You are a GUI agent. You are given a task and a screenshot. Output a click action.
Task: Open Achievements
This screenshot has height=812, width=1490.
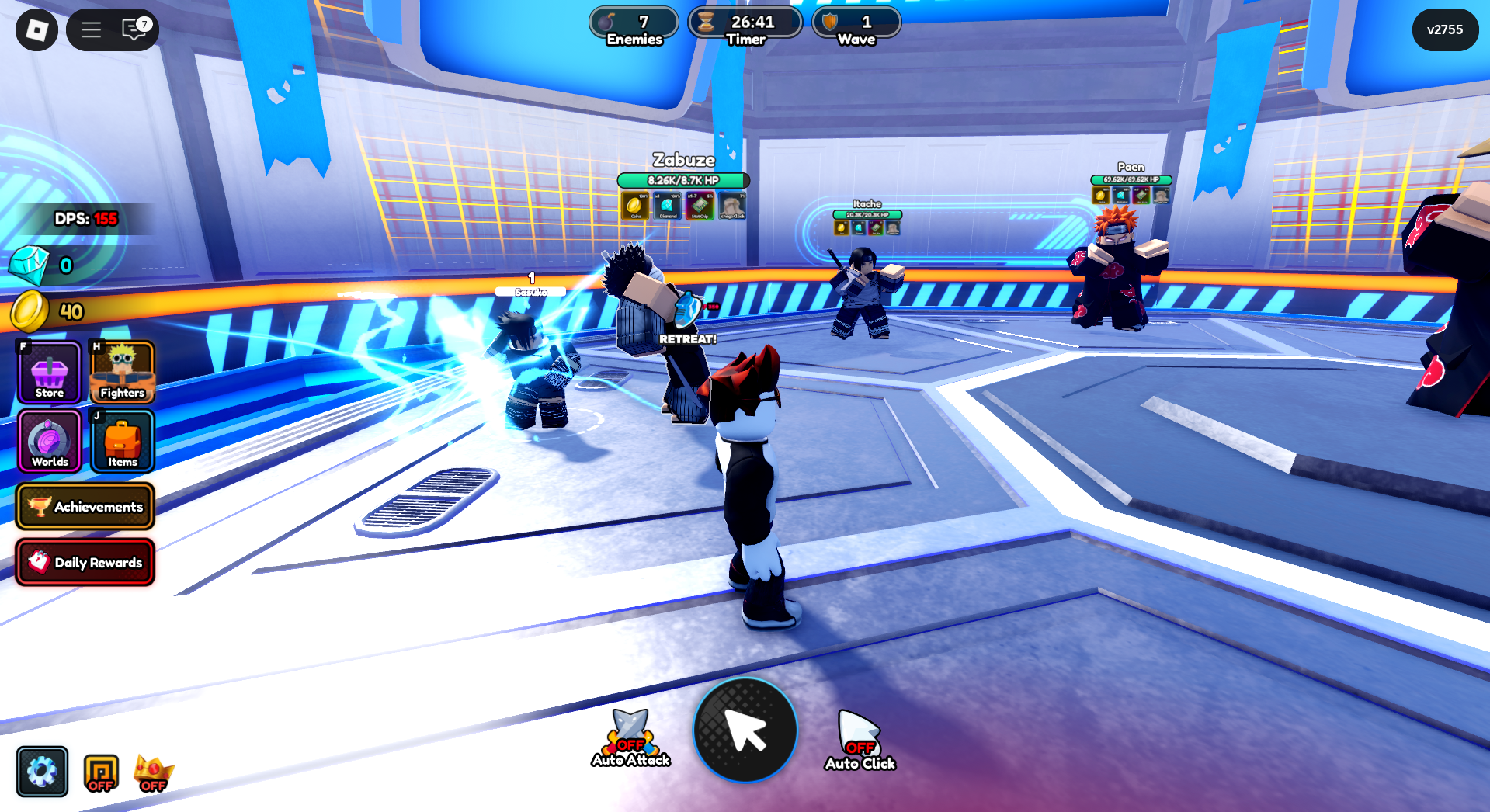85,506
